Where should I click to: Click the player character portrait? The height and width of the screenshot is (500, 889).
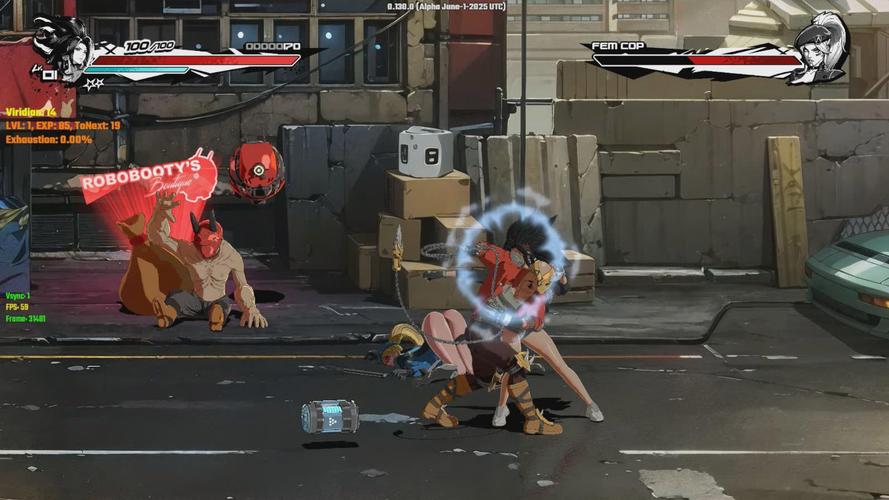(x=60, y=47)
